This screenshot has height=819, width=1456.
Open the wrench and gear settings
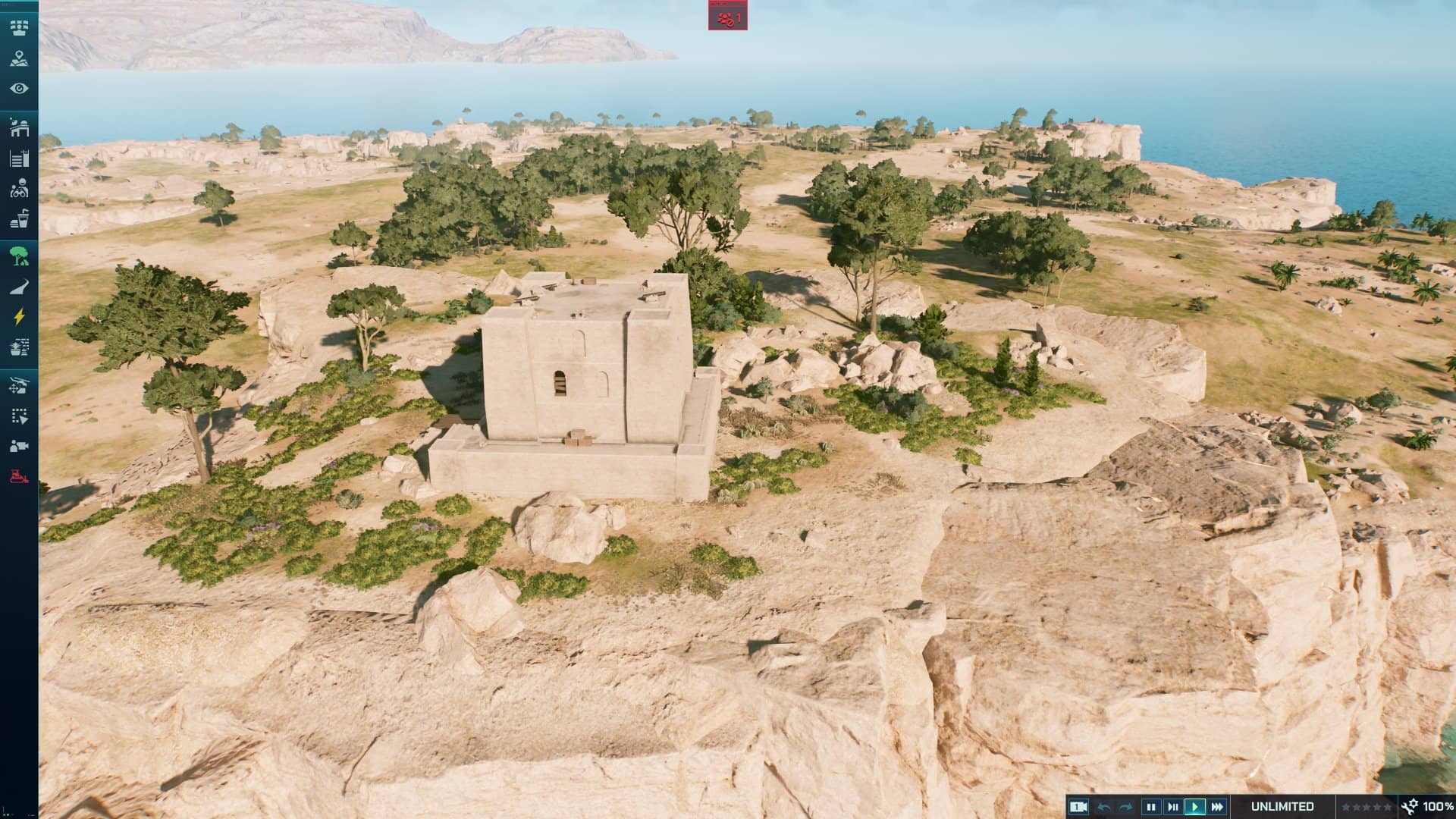(x=1410, y=807)
